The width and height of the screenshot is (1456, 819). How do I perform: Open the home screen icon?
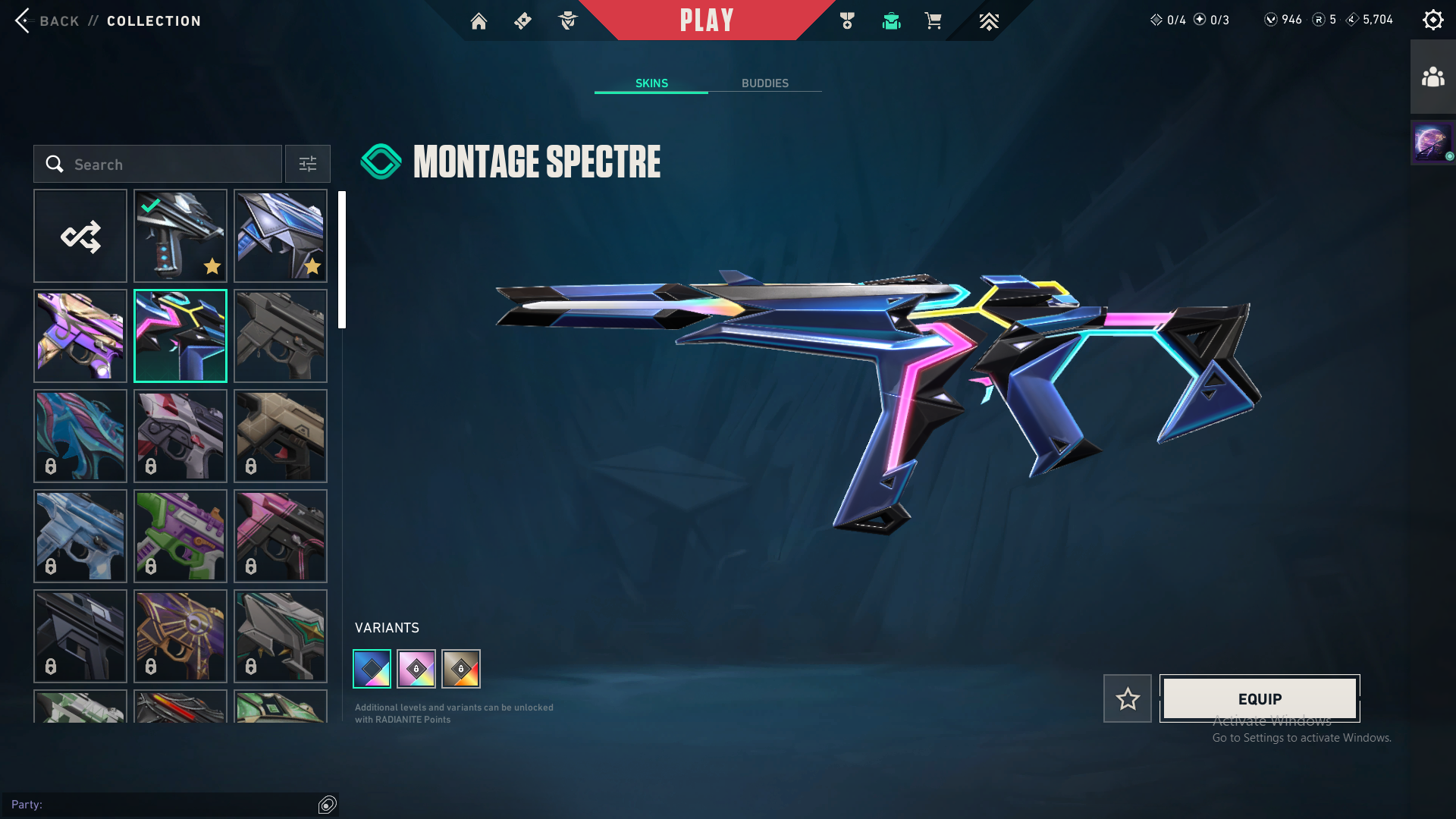479,21
